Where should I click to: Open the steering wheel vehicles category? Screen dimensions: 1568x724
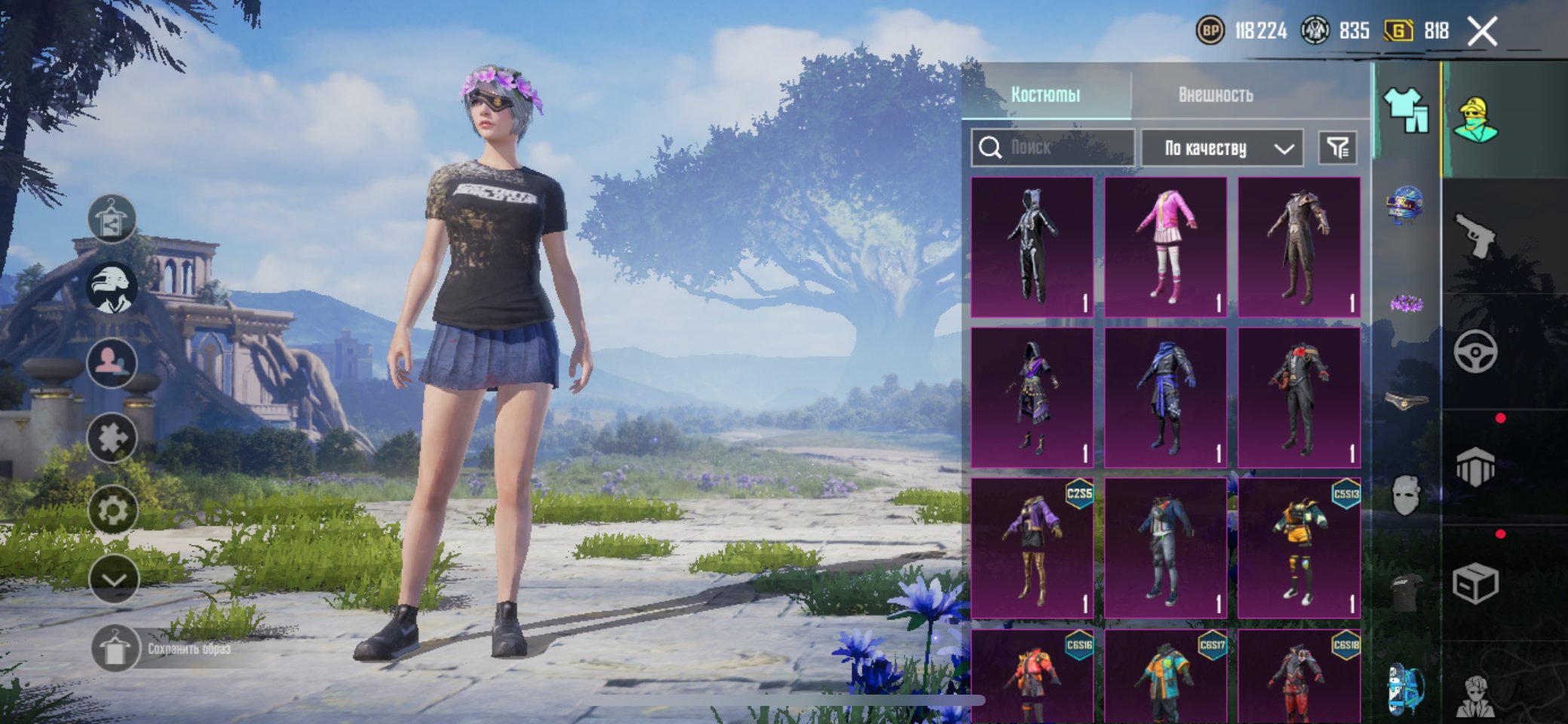pos(1474,351)
